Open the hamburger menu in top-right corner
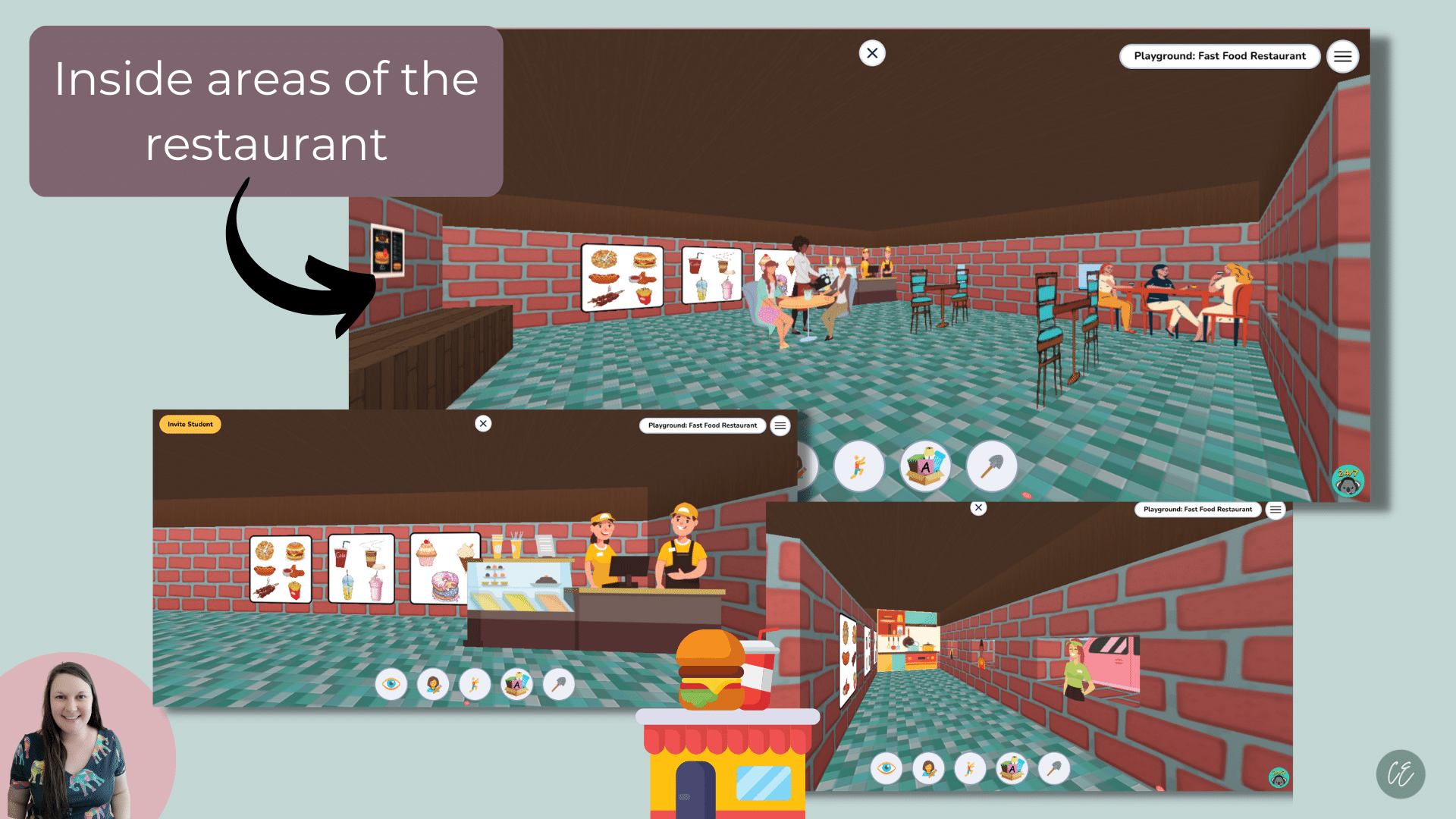1456x819 pixels. tap(1342, 56)
